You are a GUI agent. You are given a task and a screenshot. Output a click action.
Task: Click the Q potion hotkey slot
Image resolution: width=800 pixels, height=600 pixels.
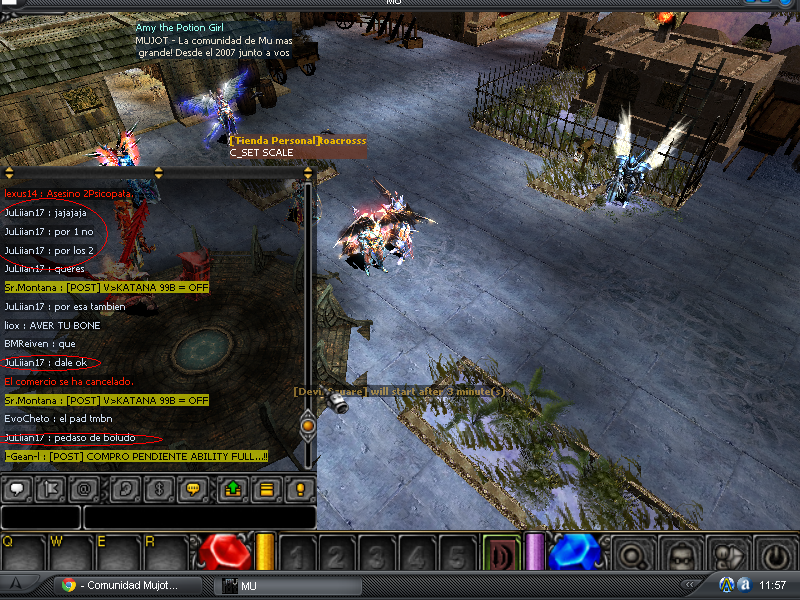pyautogui.click(x=23, y=555)
